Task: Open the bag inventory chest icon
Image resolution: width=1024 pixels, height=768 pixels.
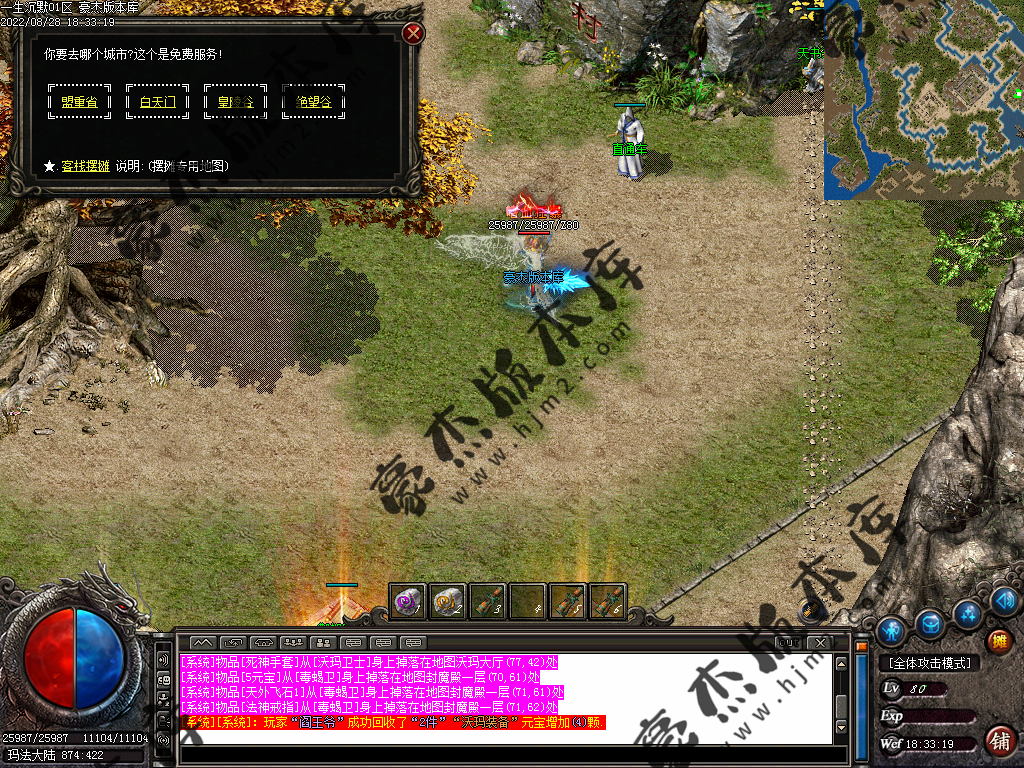Action: point(930,624)
